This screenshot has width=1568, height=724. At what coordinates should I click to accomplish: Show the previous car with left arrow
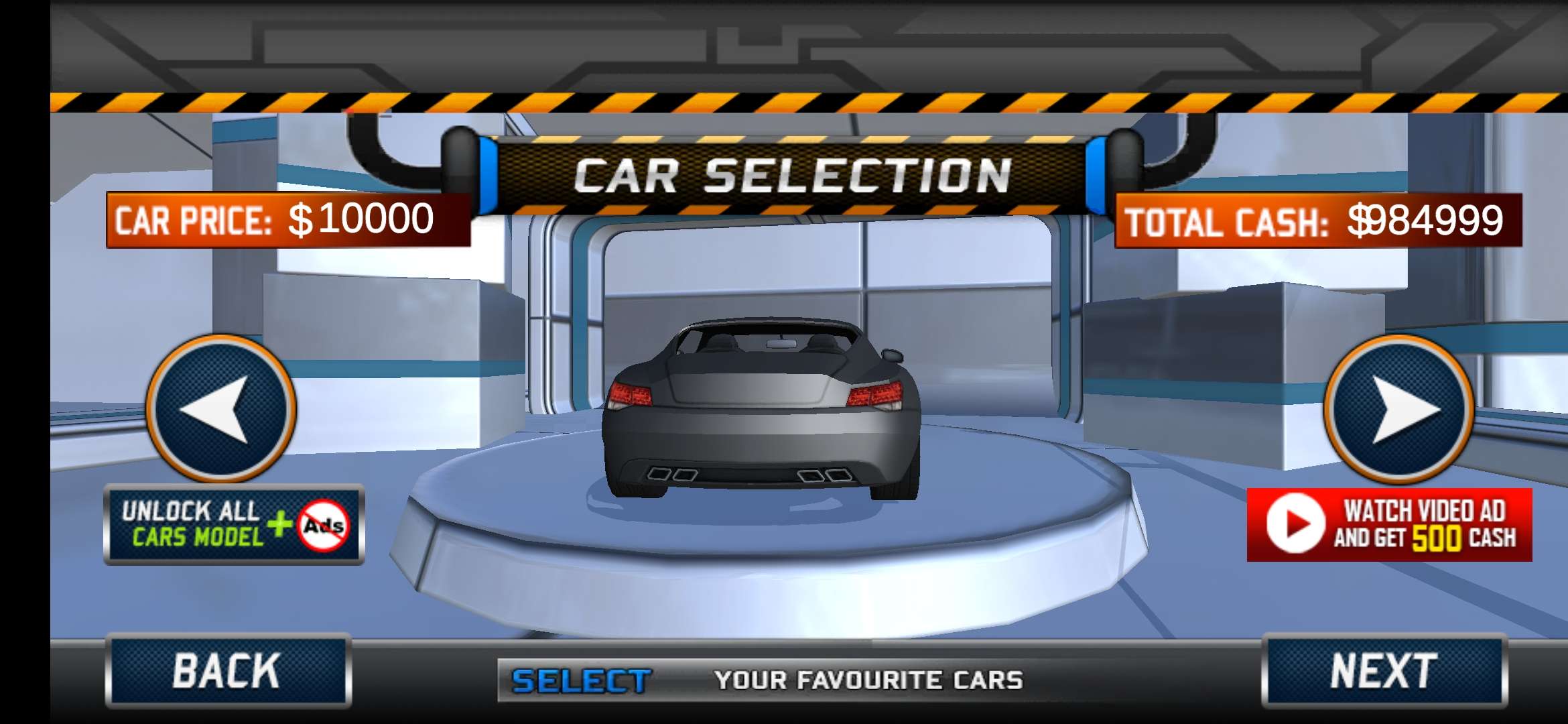(221, 409)
